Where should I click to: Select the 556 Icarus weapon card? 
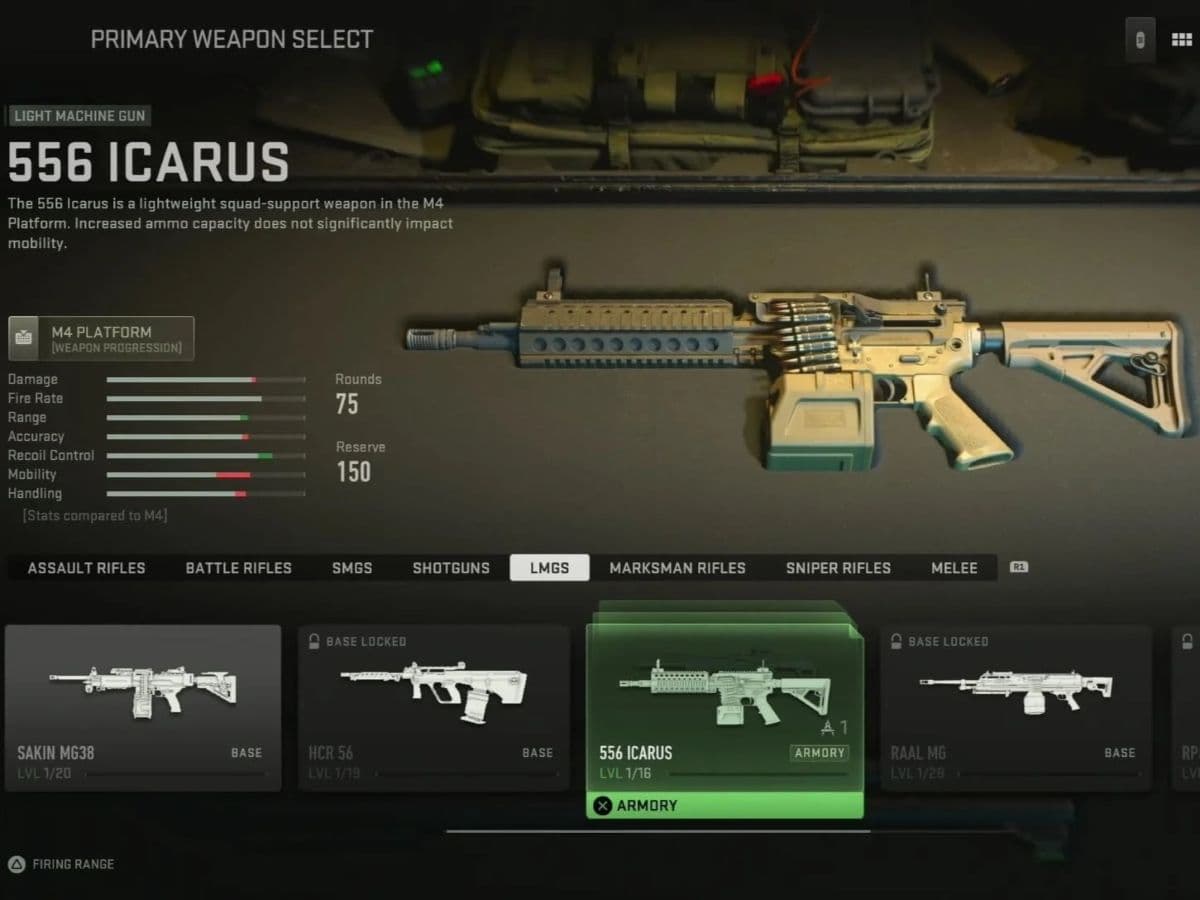click(724, 705)
